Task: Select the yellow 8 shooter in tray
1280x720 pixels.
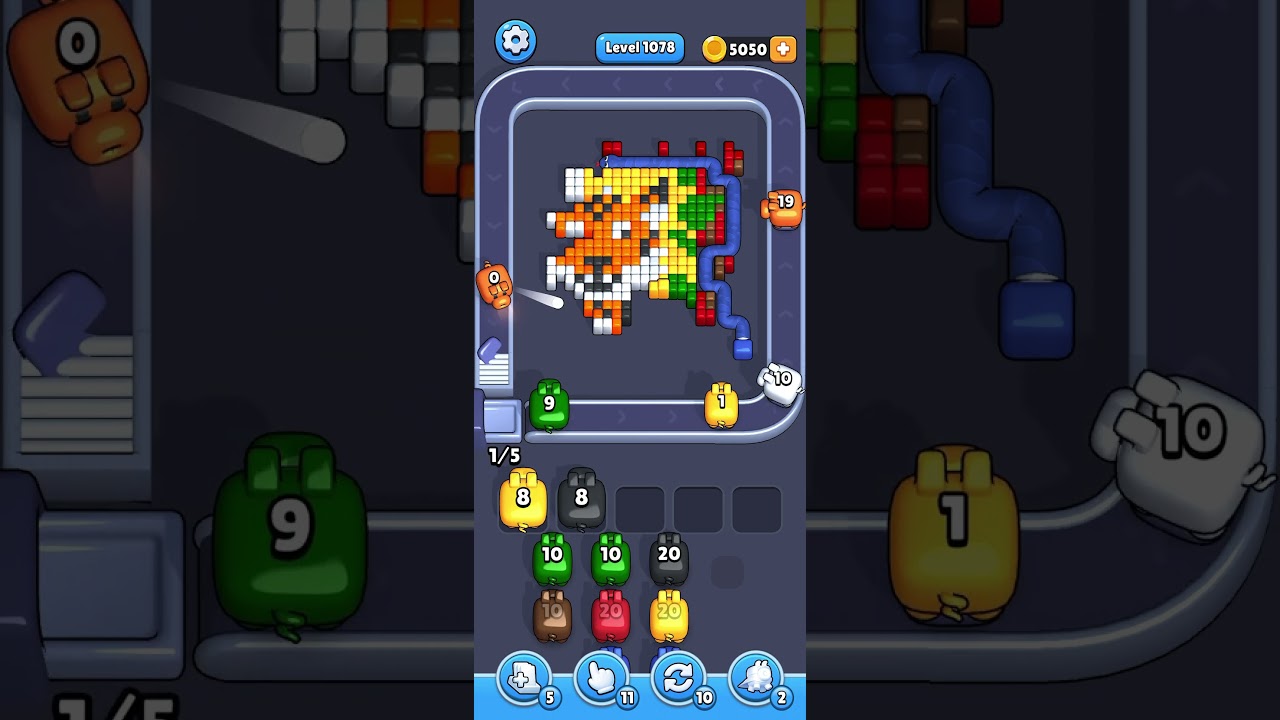Action: coord(523,500)
